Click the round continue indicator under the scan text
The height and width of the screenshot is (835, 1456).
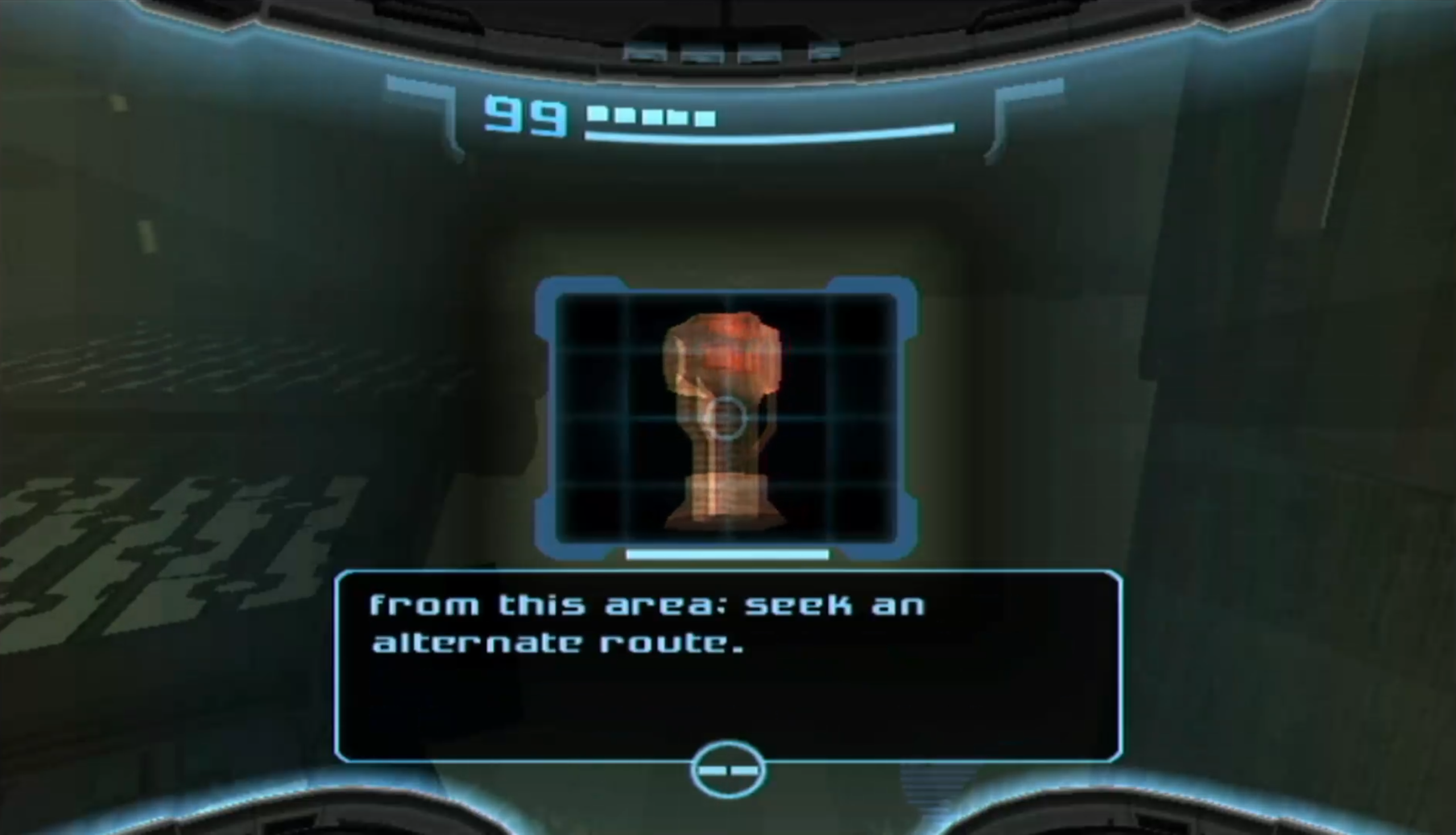[727, 770]
